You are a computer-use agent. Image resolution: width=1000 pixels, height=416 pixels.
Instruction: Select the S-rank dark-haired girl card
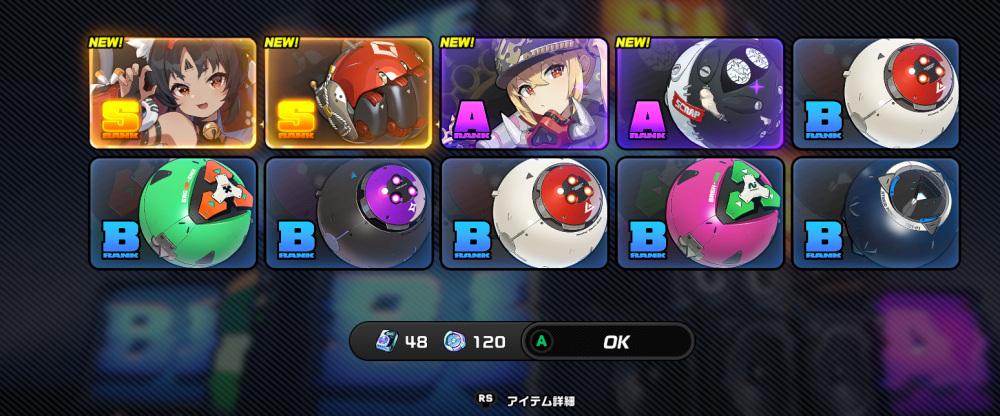(172, 94)
